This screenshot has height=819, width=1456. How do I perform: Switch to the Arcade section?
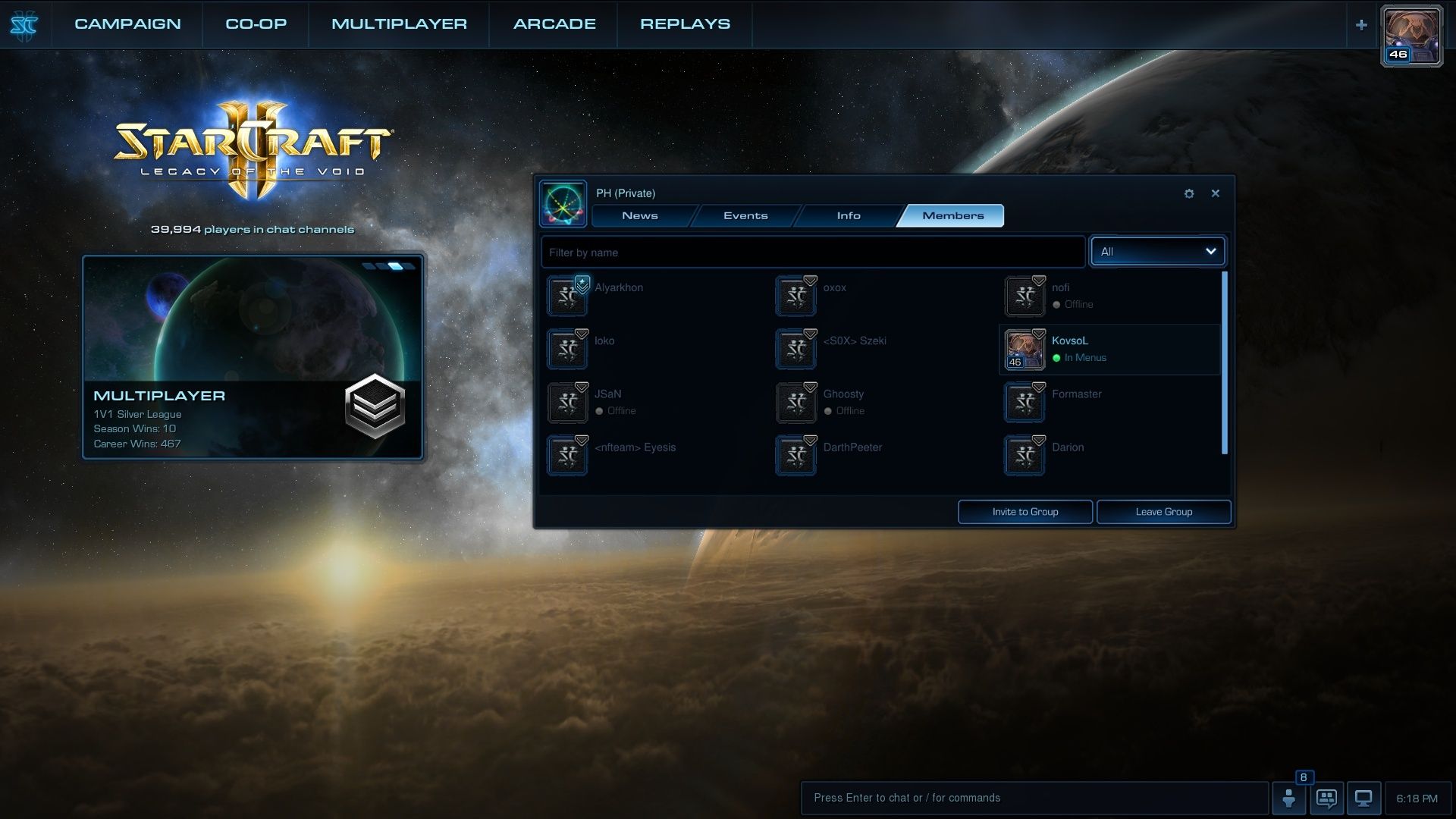554,24
